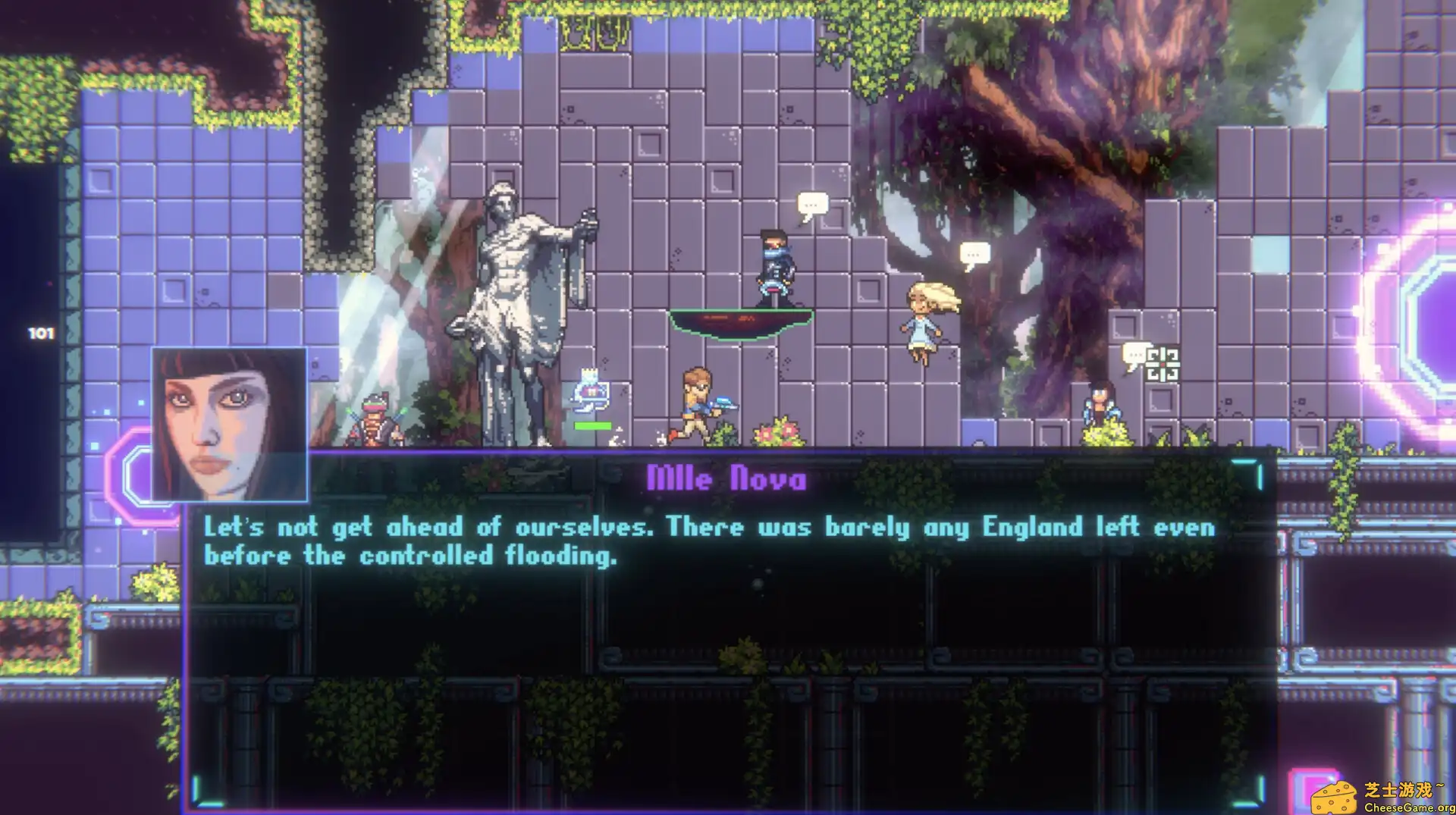The height and width of the screenshot is (815, 1456).
Task: Click the speech bubble beside the crosshair symbol
Action: 1134,351
